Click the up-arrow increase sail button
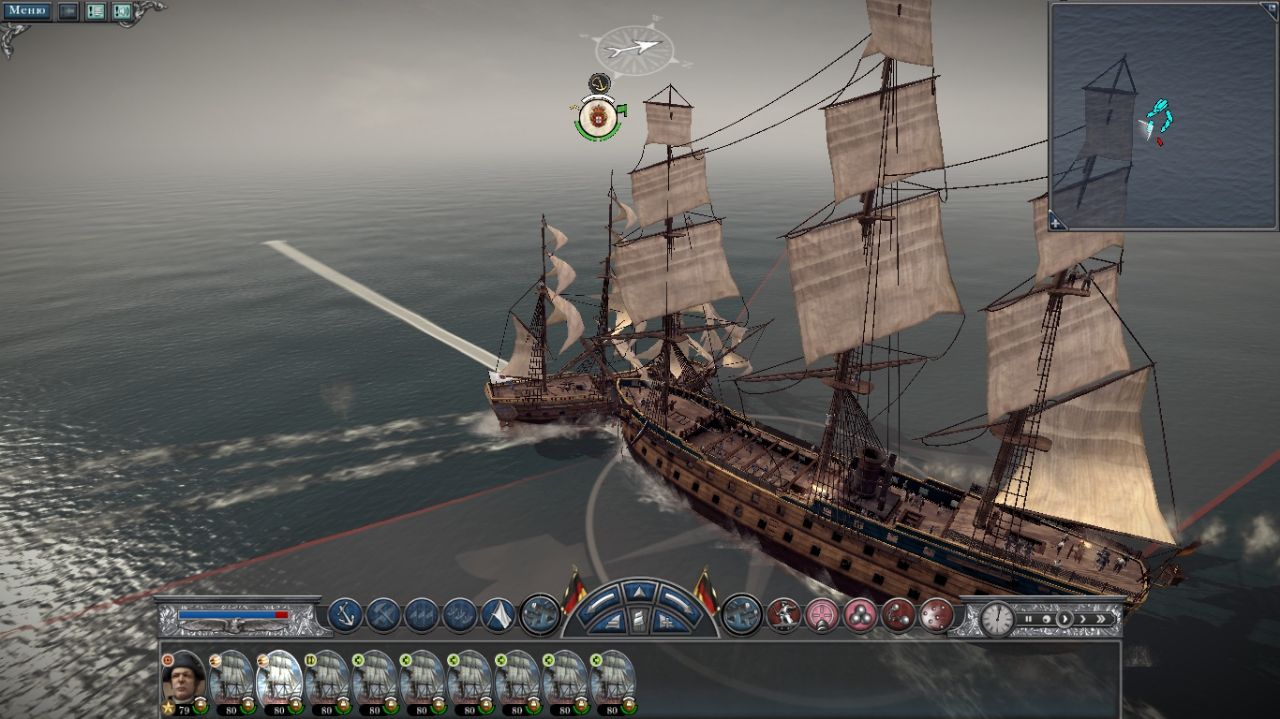 [x=640, y=592]
